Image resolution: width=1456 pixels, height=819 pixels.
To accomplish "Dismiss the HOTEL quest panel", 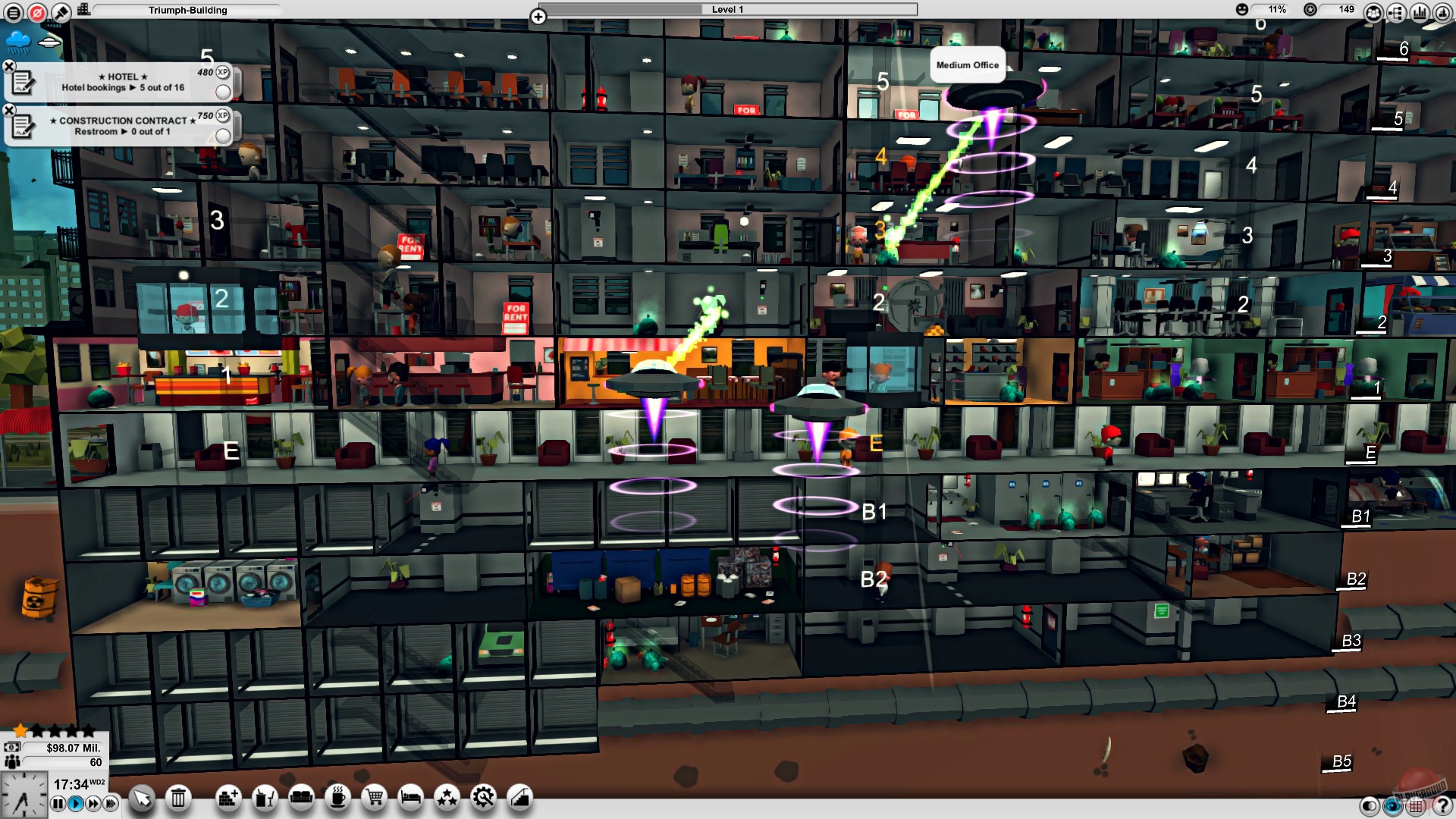I will coord(9,66).
